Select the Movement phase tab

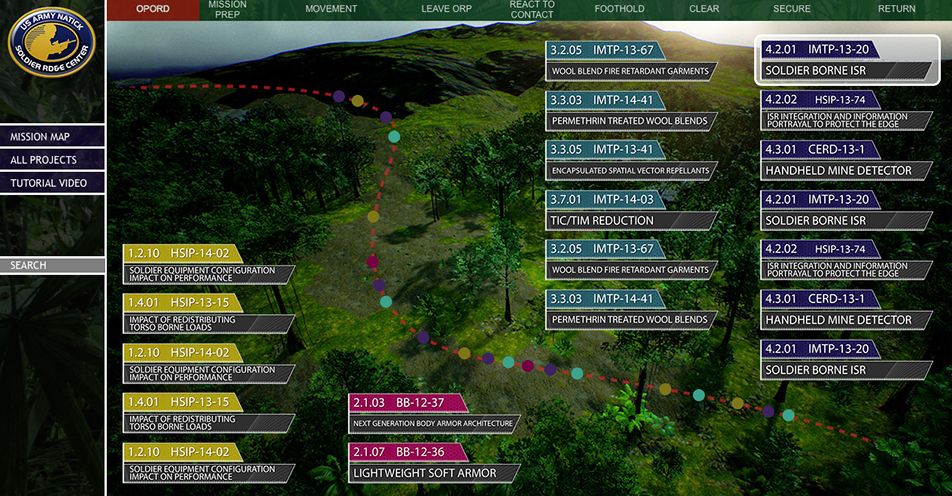(x=330, y=9)
